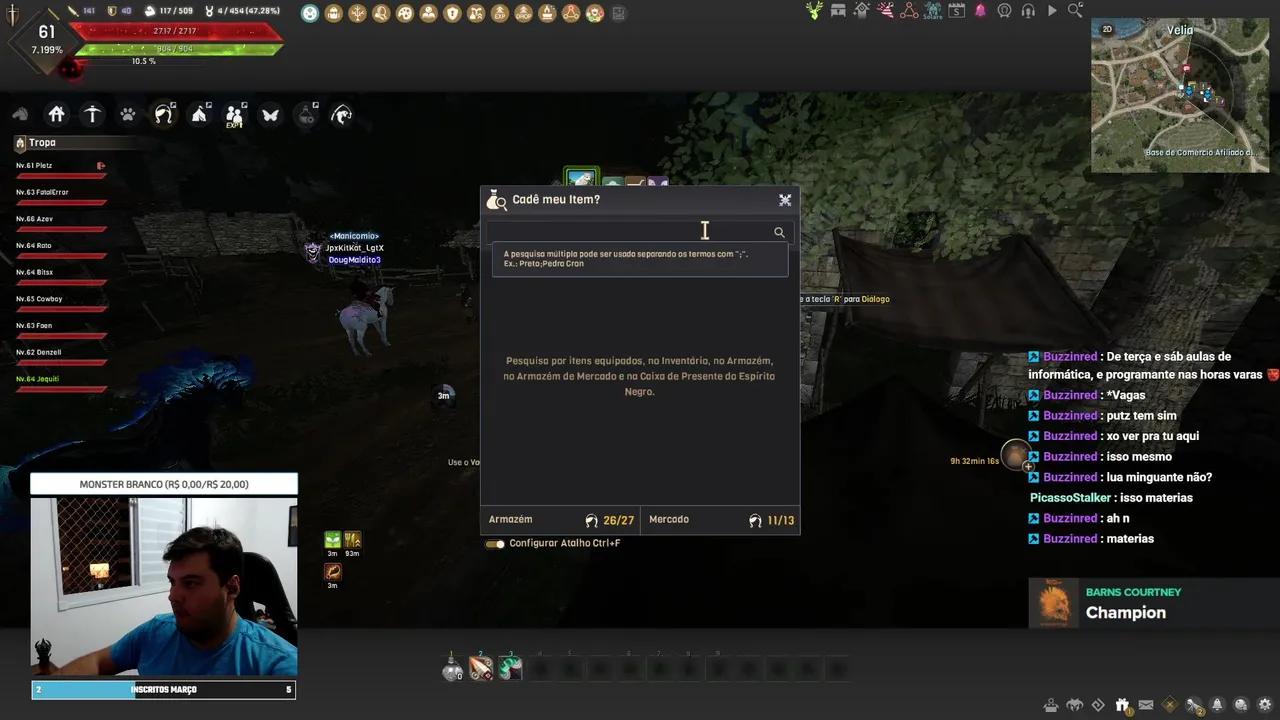
Task: Click the plus expander beside the 9h 32min timer
Action: pos(1028,467)
